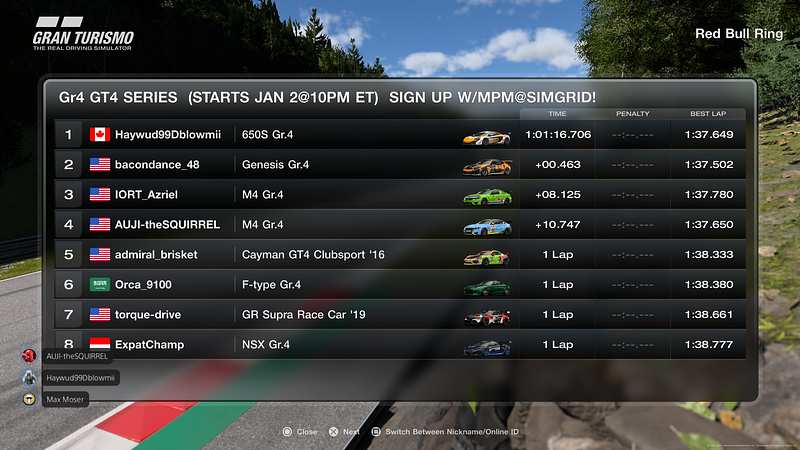Highlight the IORT_Azriel results row

(400, 195)
